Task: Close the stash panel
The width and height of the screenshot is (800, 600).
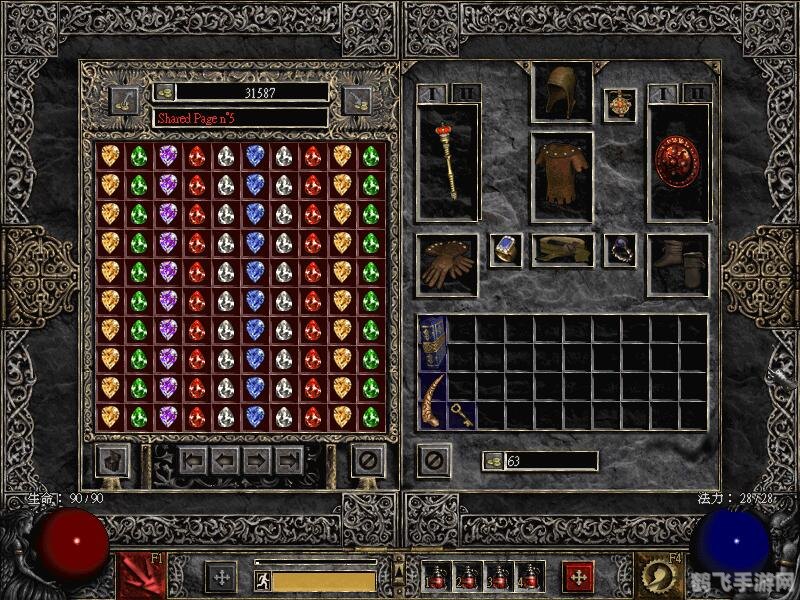Action: click(367, 461)
